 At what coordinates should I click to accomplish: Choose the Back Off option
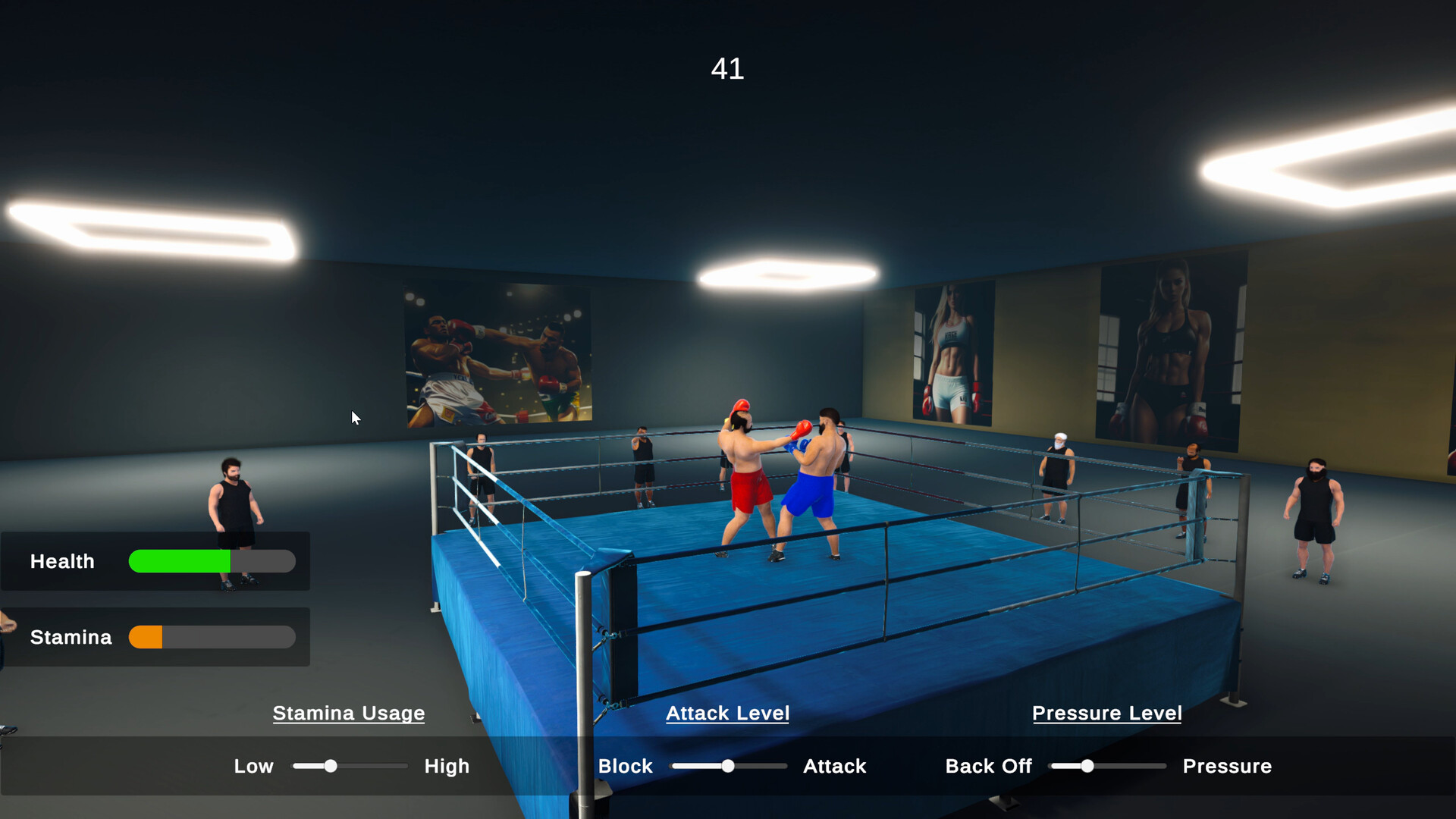tap(987, 766)
